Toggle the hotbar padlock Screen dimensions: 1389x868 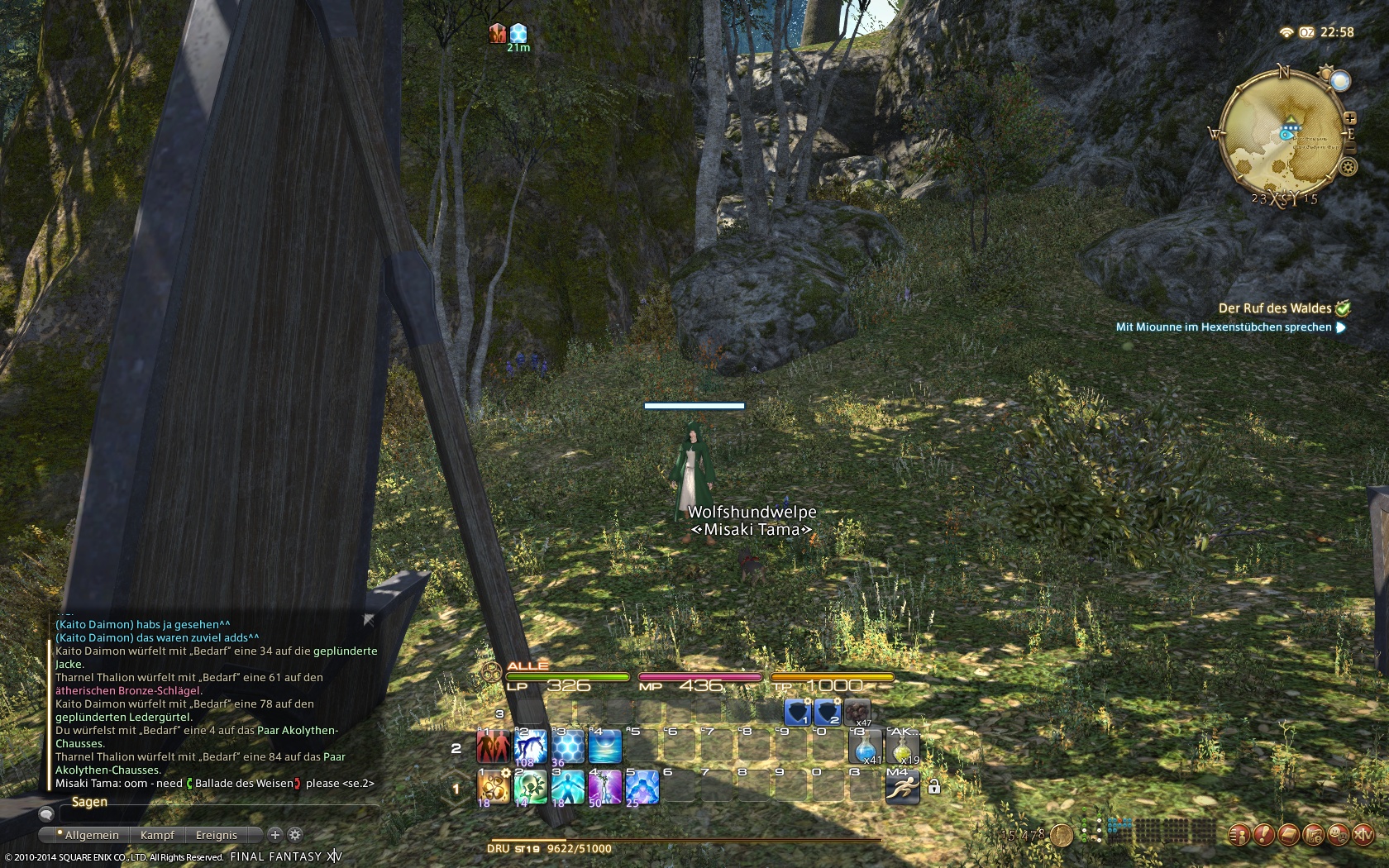click(934, 786)
